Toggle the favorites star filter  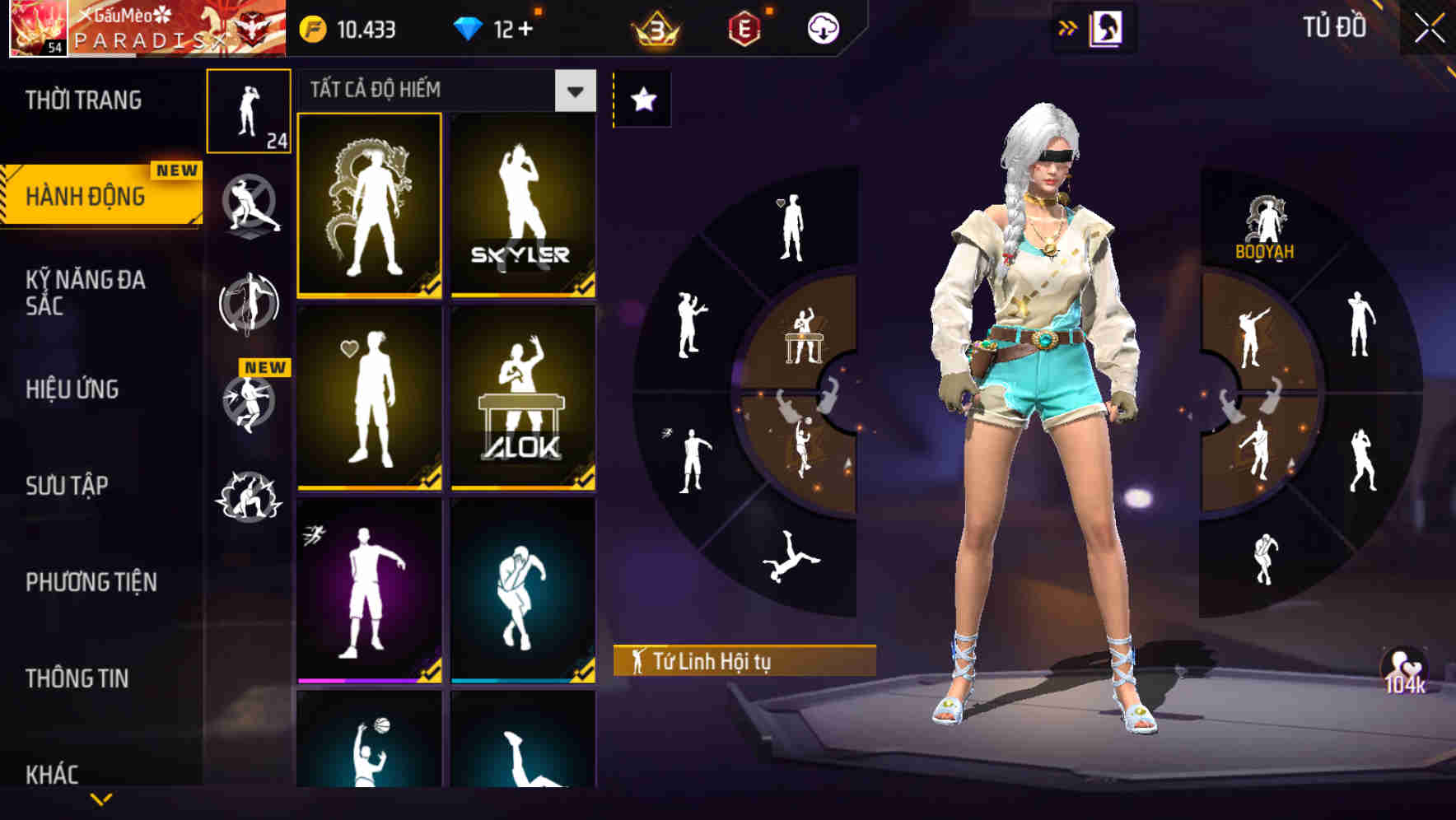click(x=642, y=97)
